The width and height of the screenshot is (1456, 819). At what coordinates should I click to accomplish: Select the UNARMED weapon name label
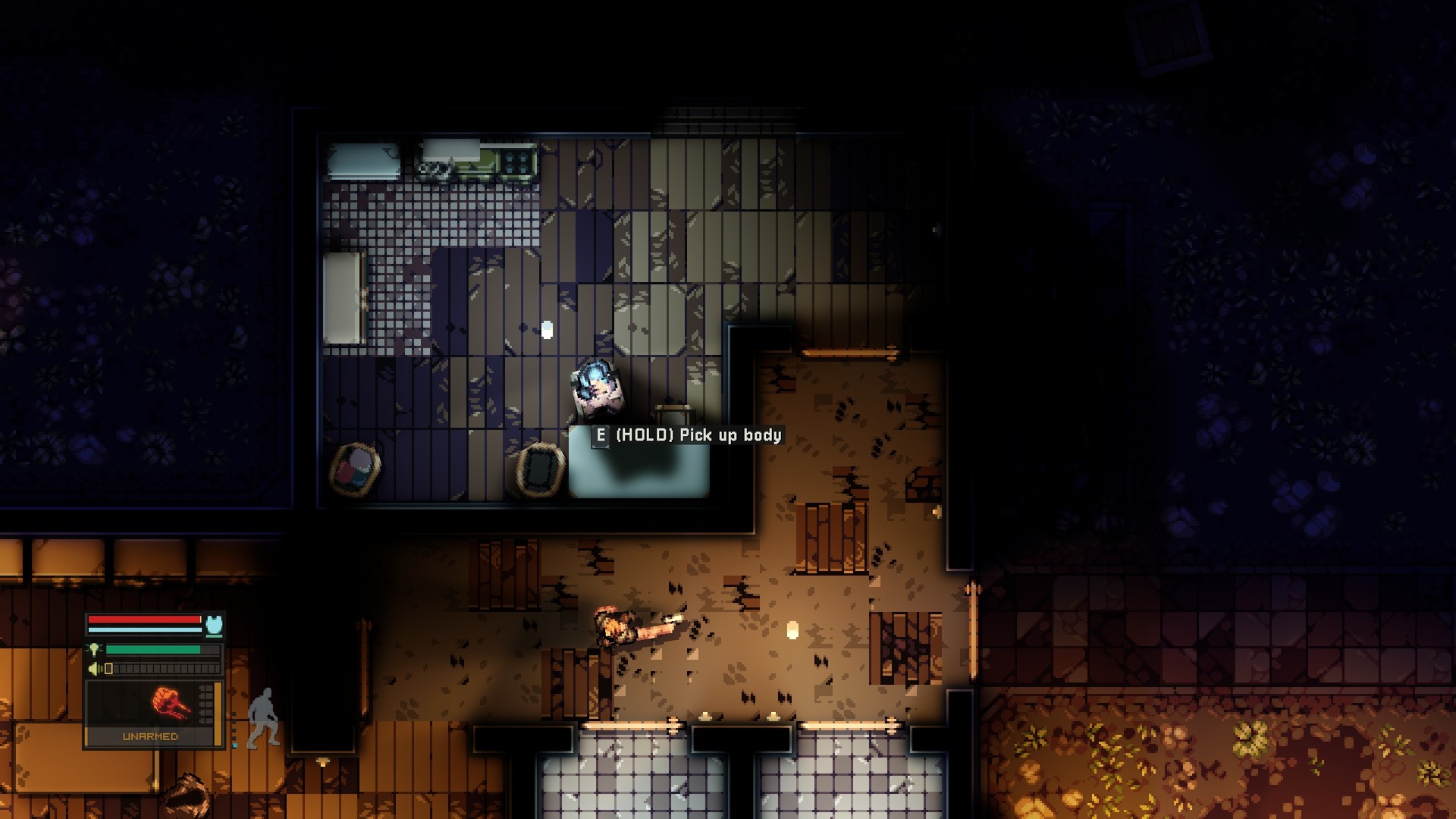point(151,736)
